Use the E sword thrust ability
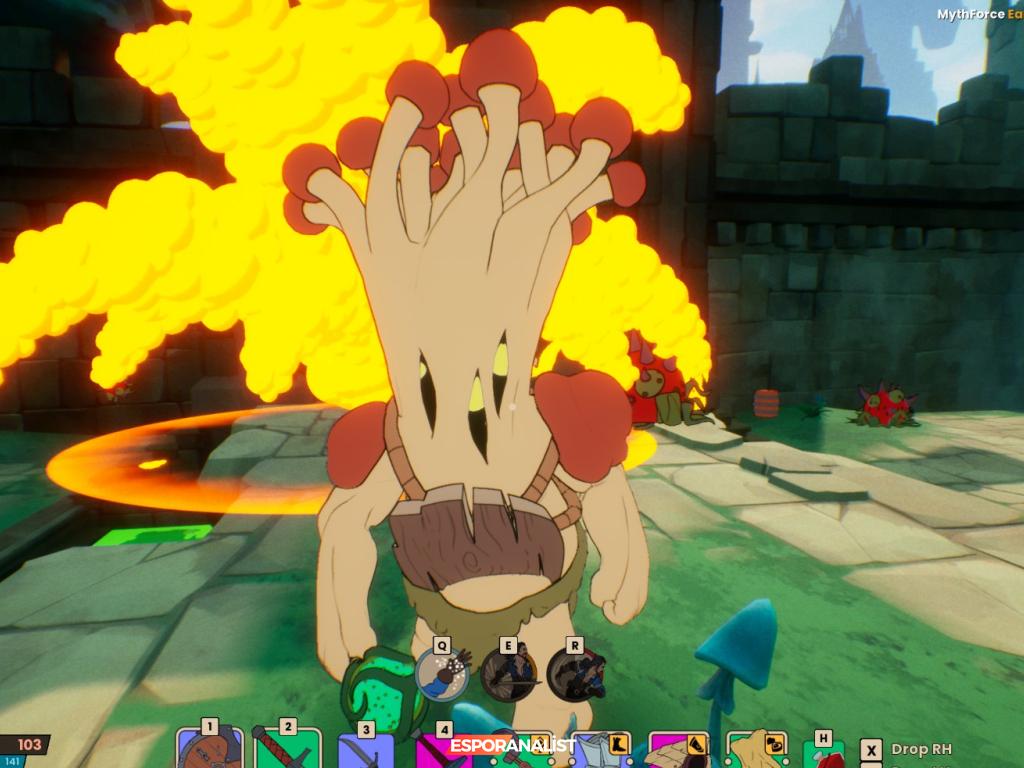The image size is (1024, 768). 509,674
